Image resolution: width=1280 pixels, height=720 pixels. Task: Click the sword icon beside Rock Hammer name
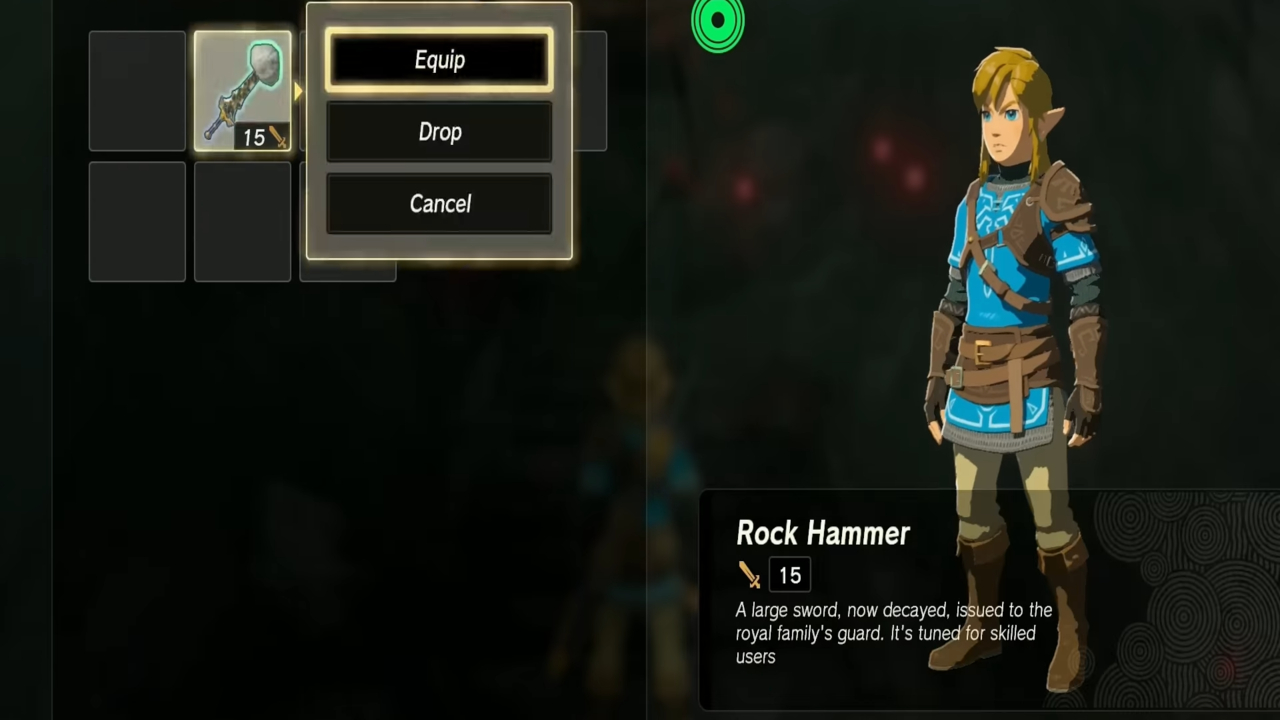point(750,574)
